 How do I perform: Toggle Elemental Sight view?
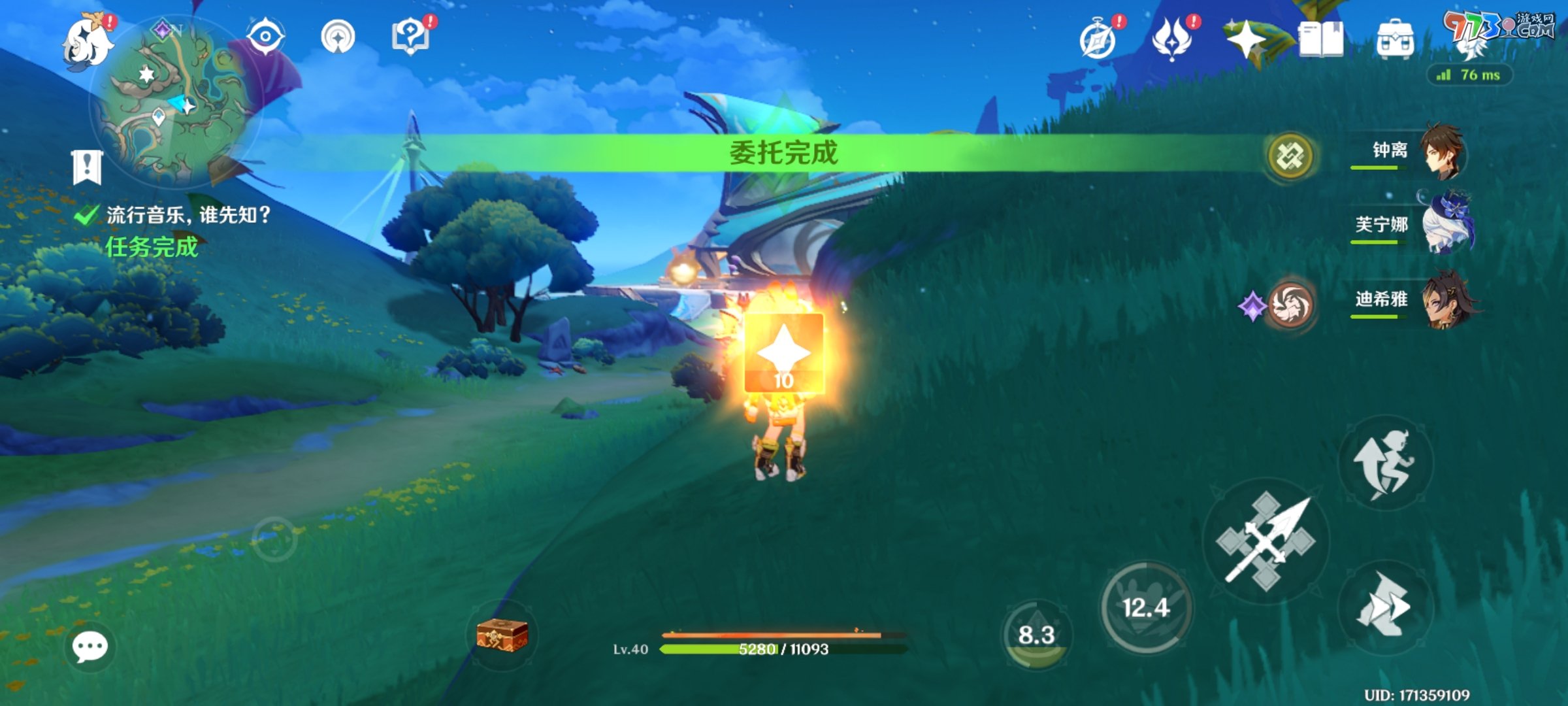pos(267,36)
